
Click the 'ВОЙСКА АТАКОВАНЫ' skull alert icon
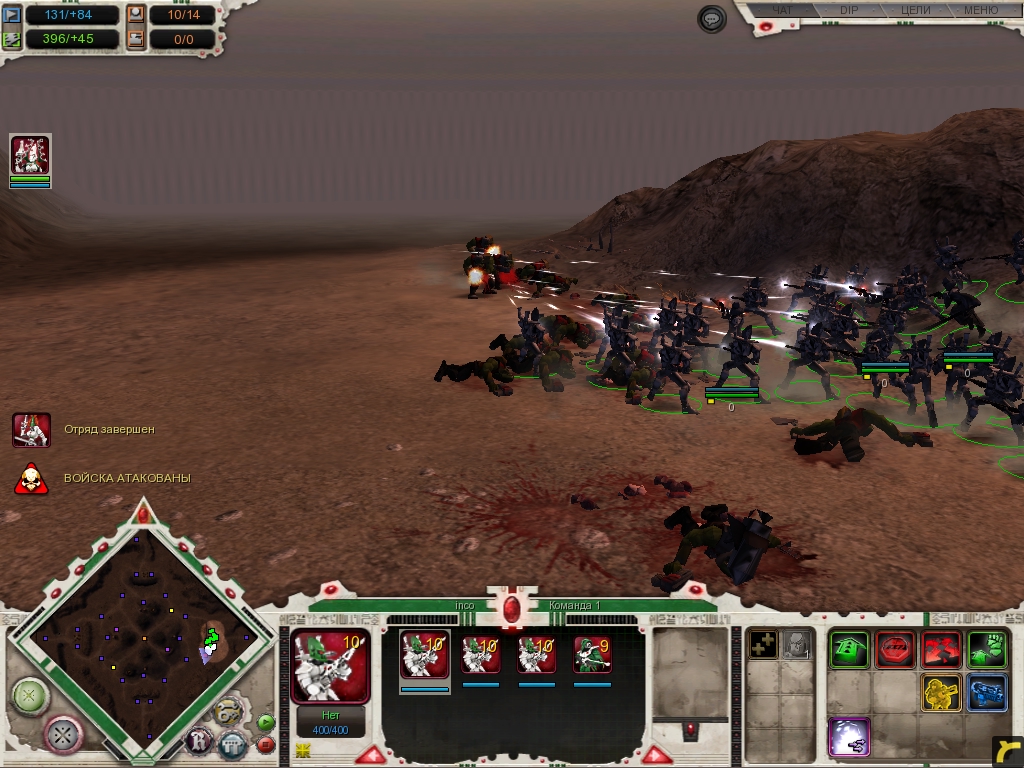(x=31, y=479)
